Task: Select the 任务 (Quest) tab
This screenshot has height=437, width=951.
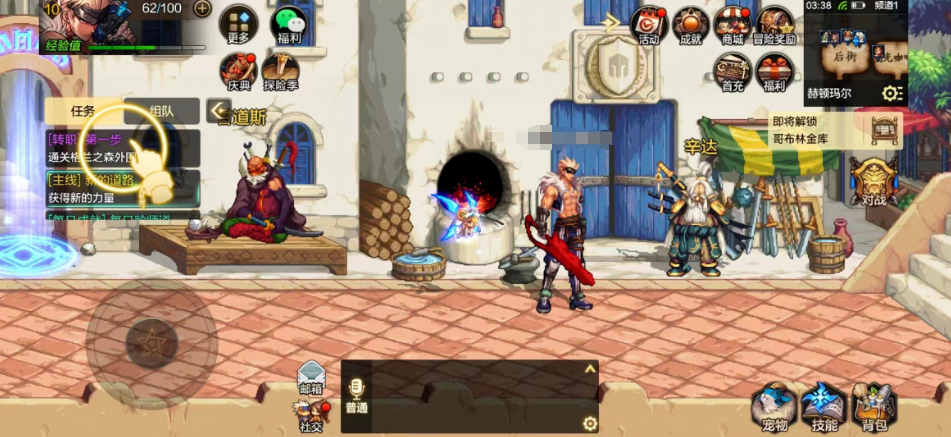Action: [83, 111]
